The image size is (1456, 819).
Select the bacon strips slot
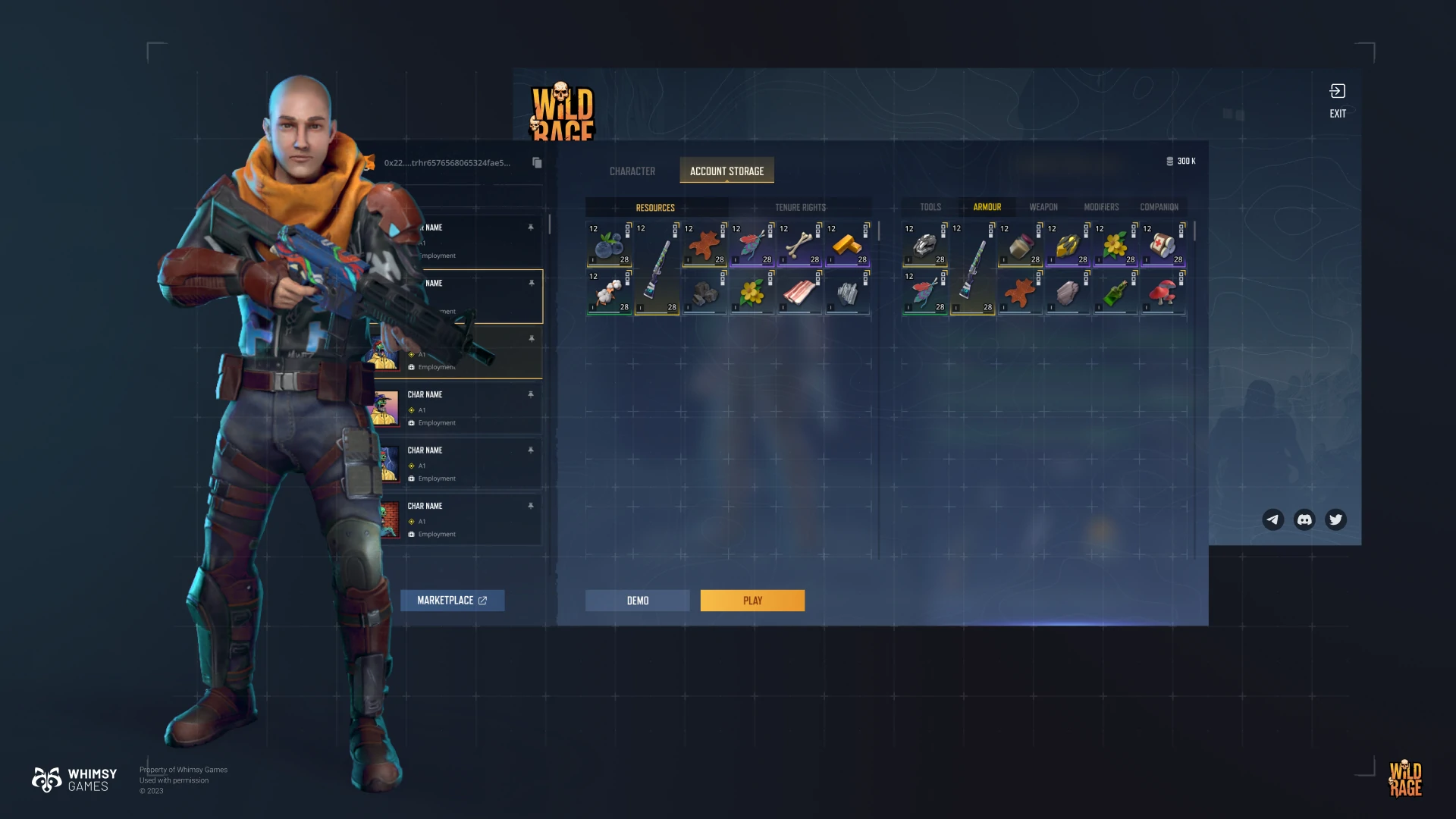pos(799,292)
